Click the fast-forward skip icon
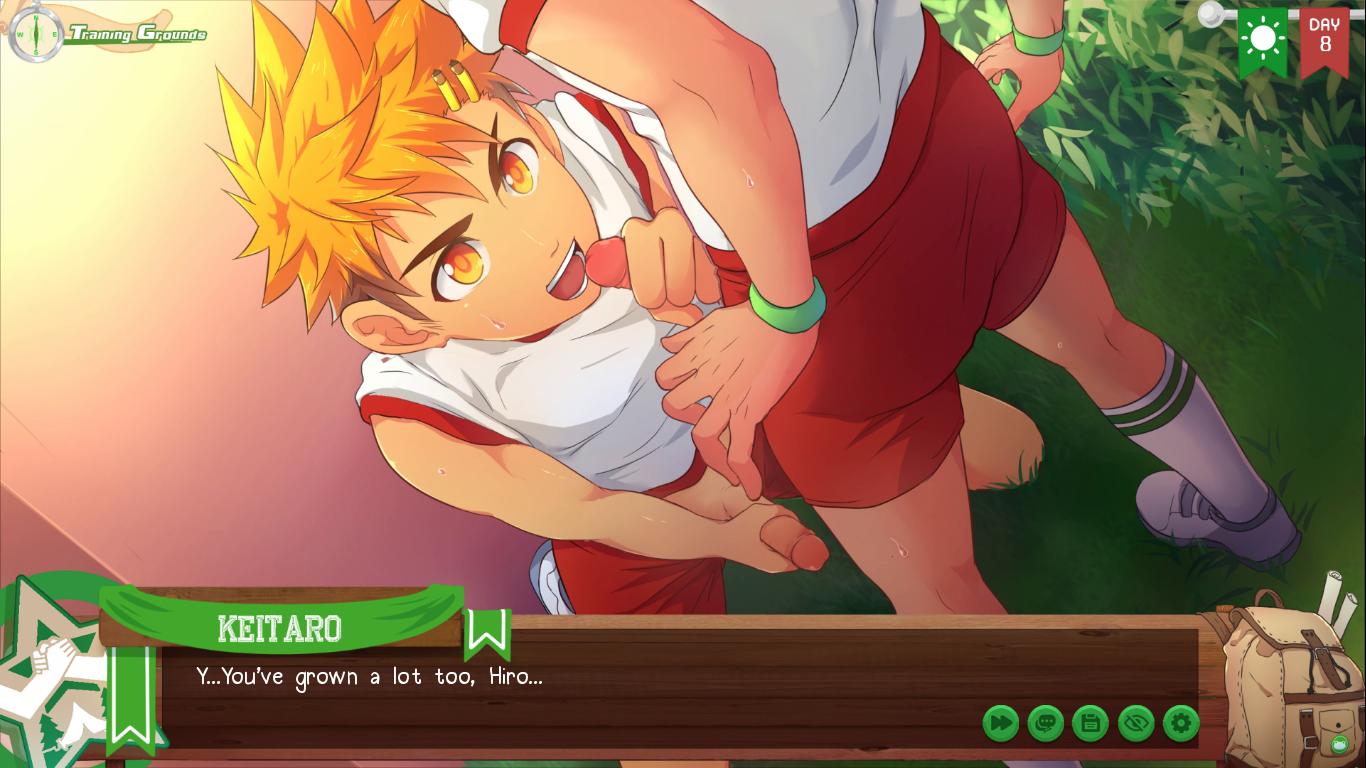The width and height of the screenshot is (1366, 768). (1001, 723)
